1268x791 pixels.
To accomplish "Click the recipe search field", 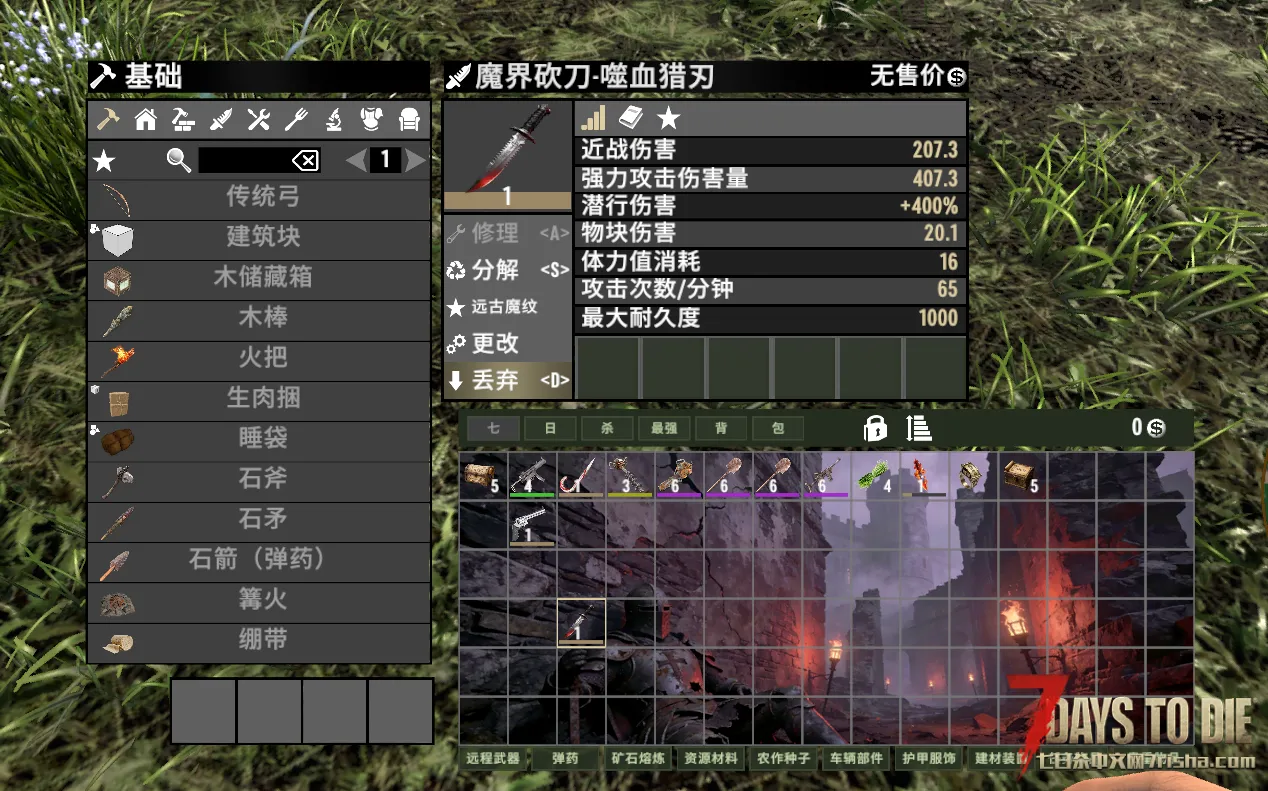I will pos(243,160).
